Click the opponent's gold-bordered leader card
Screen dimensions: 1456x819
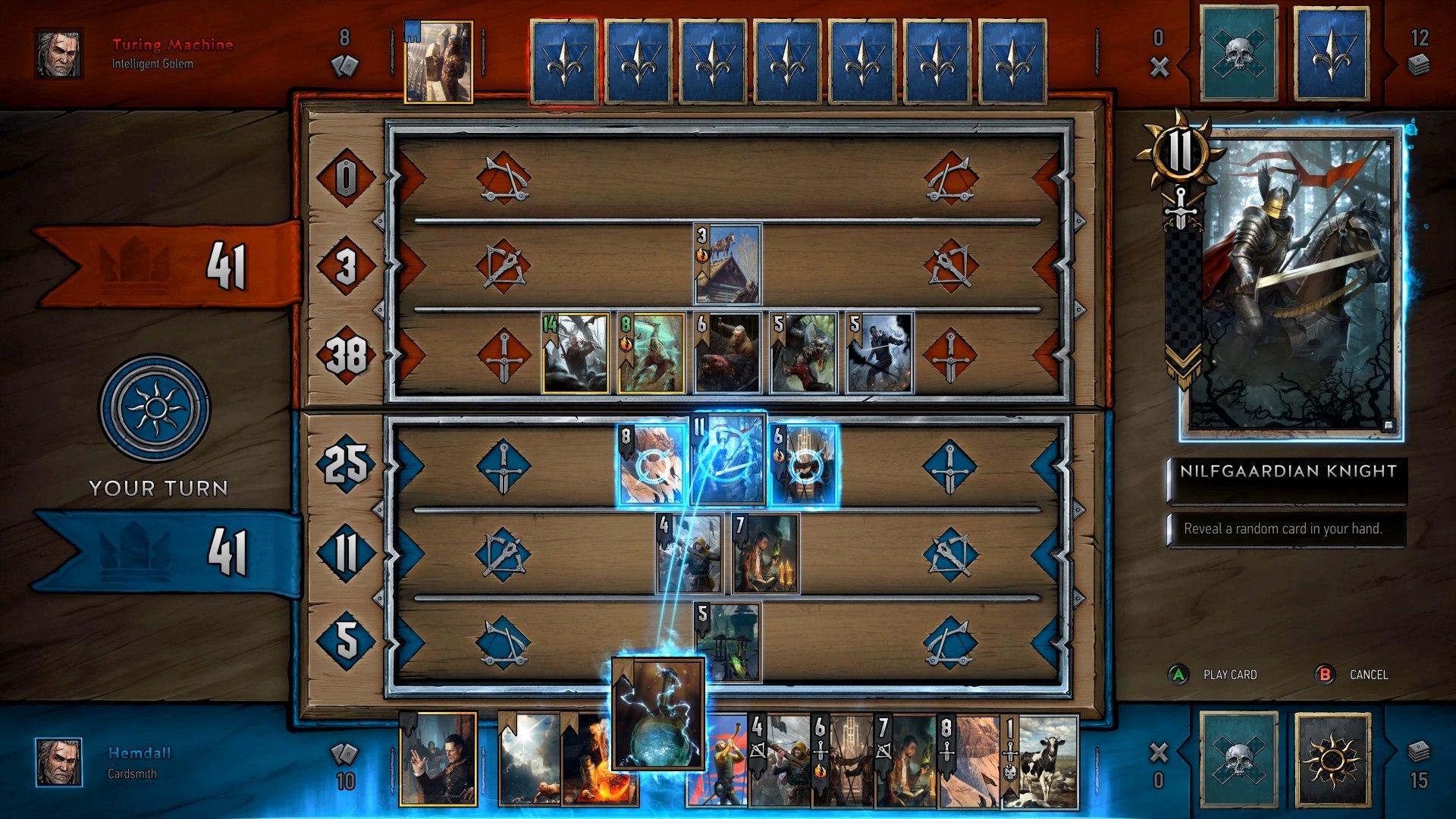click(438, 57)
